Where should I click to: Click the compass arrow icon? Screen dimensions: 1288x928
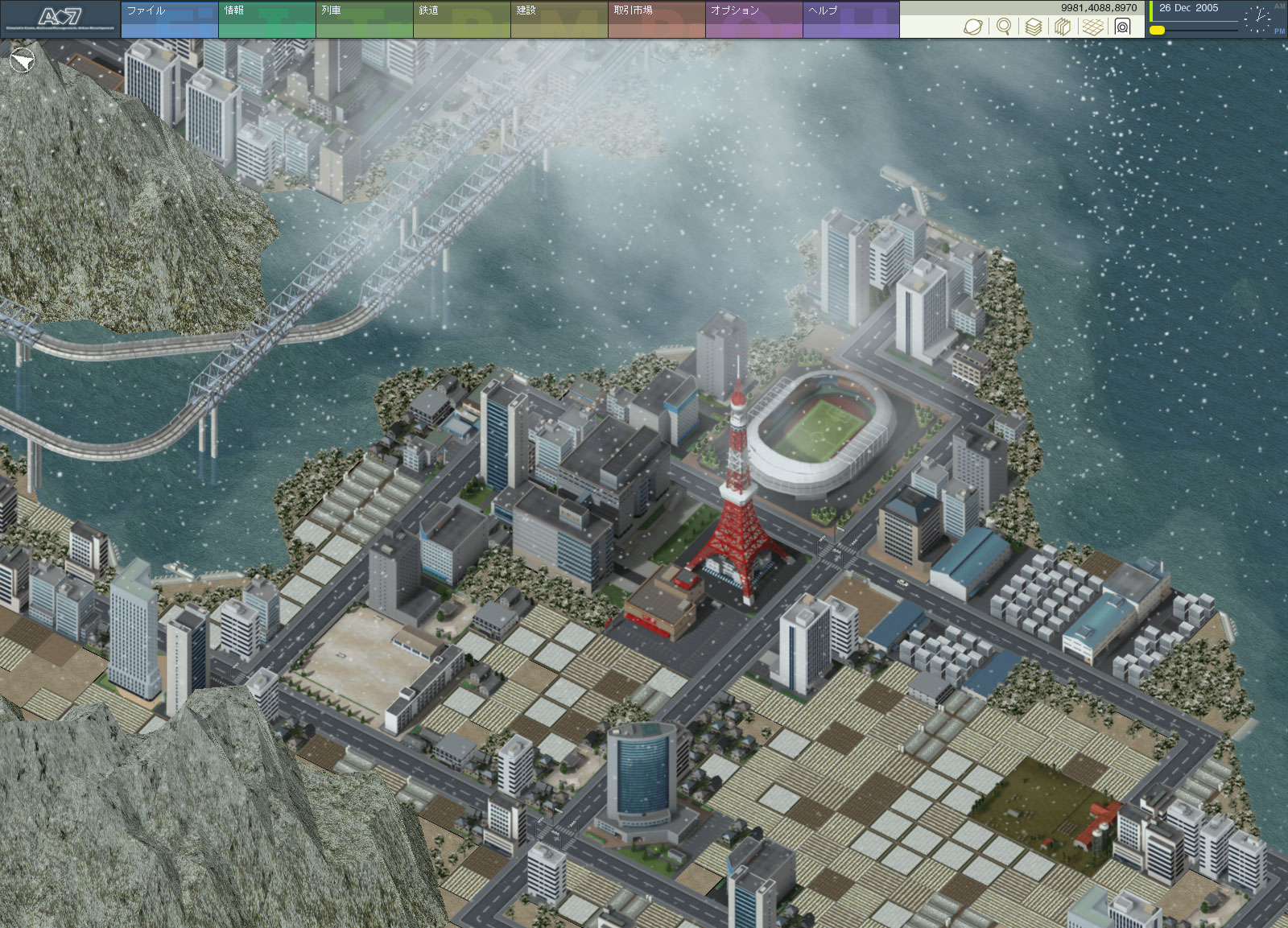[x=23, y=60]
